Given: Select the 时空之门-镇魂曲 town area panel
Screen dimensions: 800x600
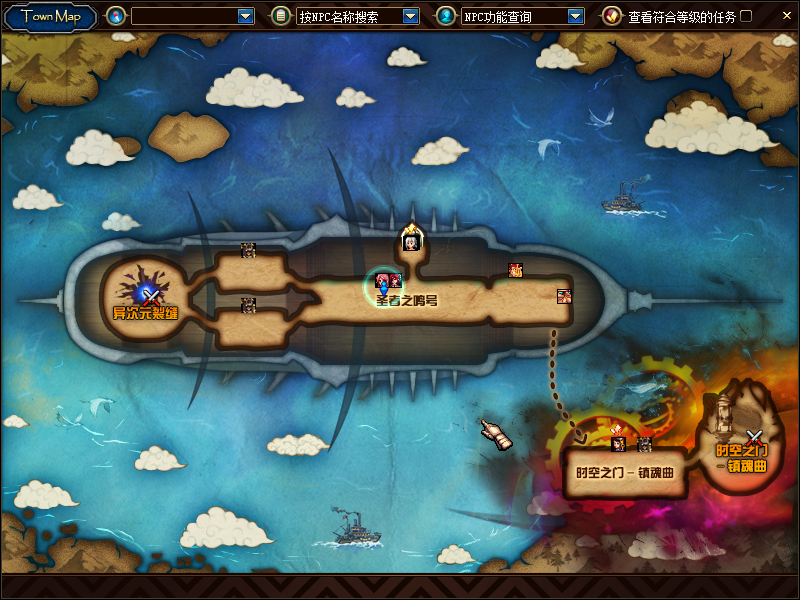Looking at the screenshot, I should coord(625,472).
